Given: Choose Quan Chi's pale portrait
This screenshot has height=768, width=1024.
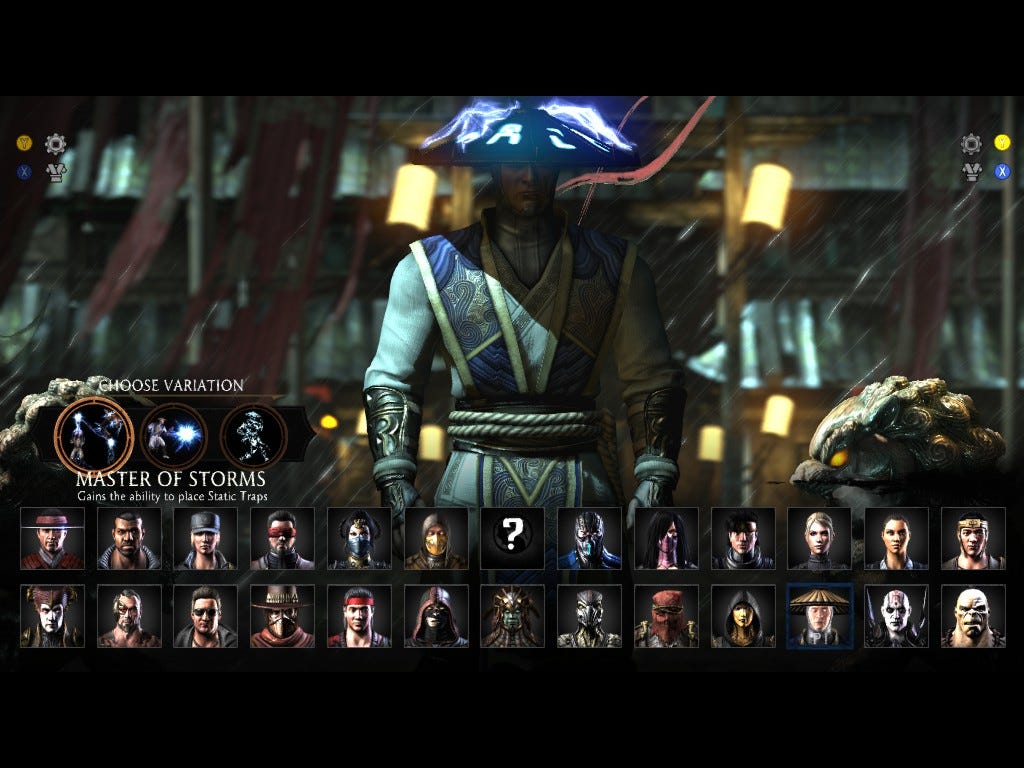Looking at the screenshot, I should tap(896, 616).
